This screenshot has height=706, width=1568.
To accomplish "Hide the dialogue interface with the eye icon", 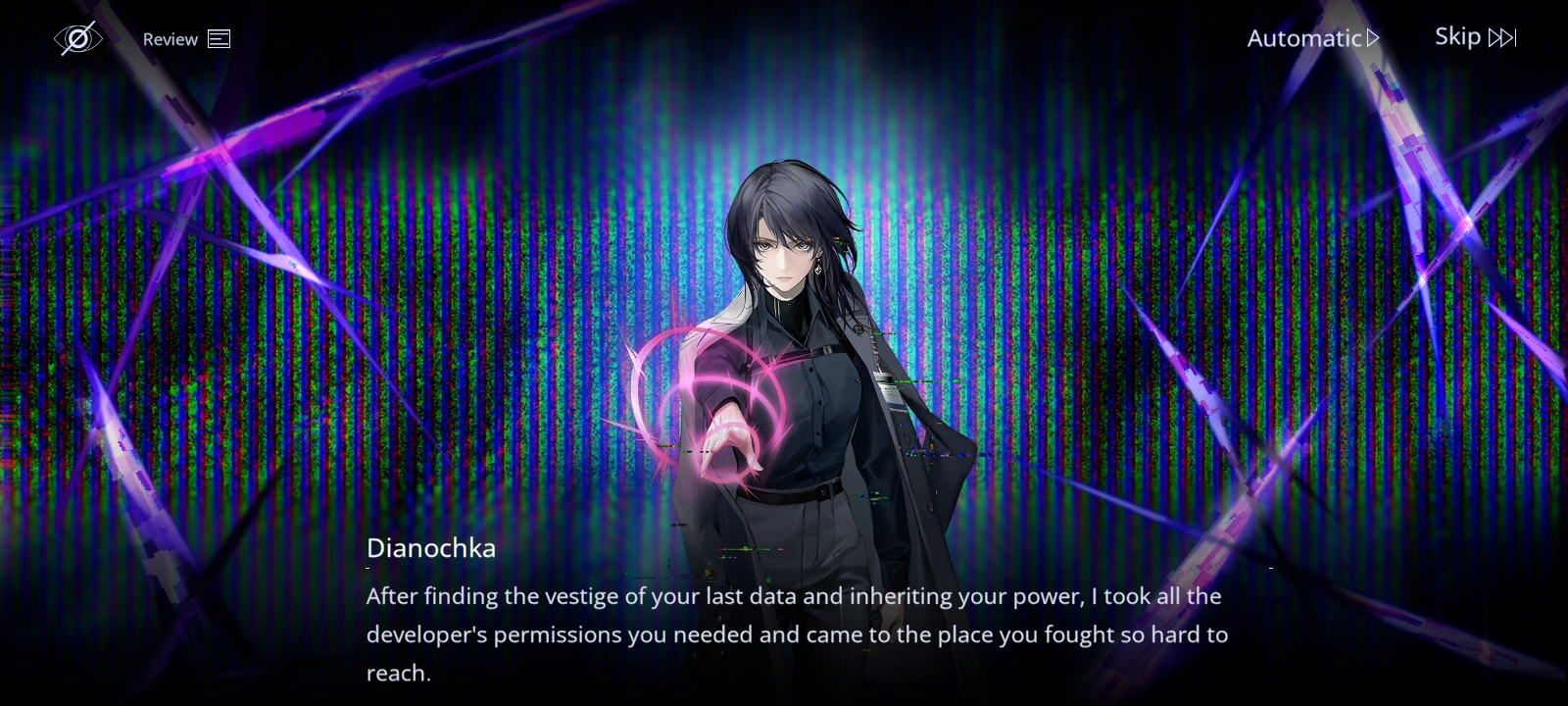I will tap(77, 38).
